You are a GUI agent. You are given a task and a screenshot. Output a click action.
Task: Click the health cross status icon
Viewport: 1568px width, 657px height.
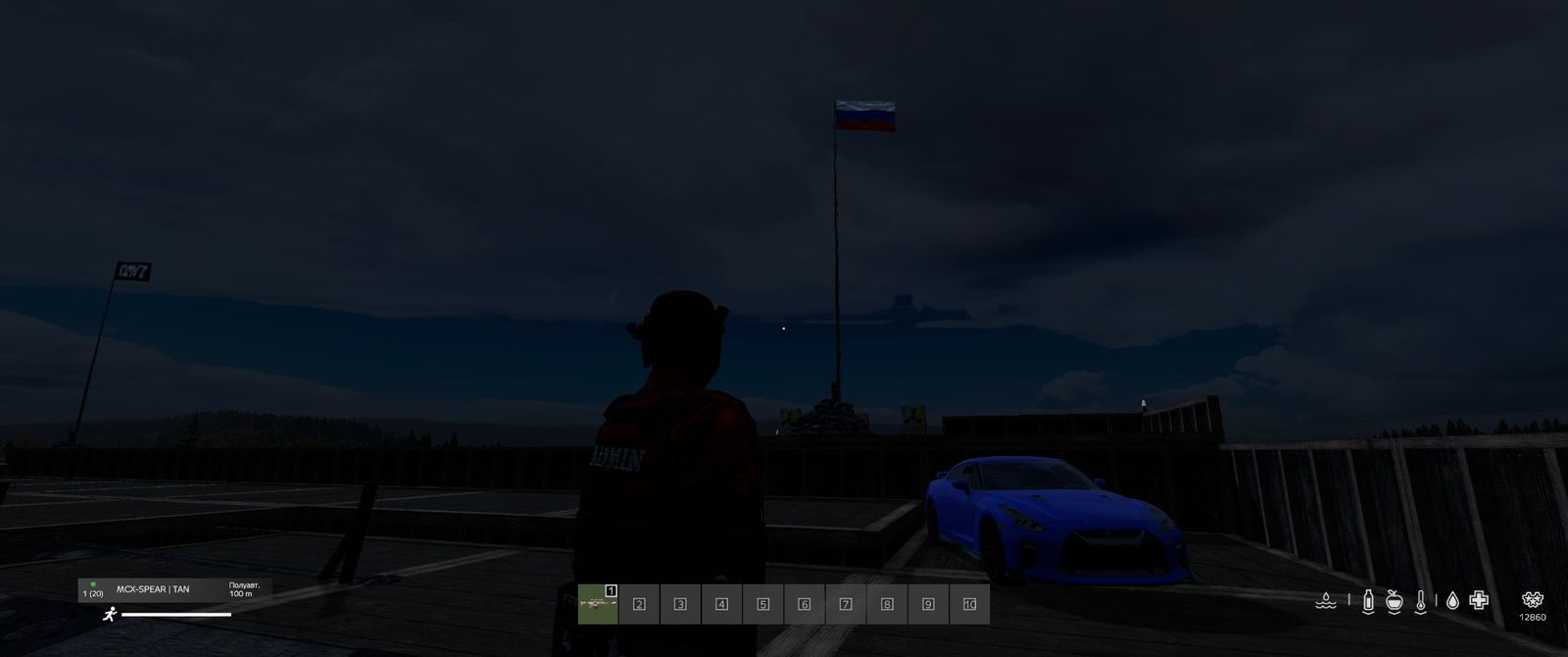1479,600
